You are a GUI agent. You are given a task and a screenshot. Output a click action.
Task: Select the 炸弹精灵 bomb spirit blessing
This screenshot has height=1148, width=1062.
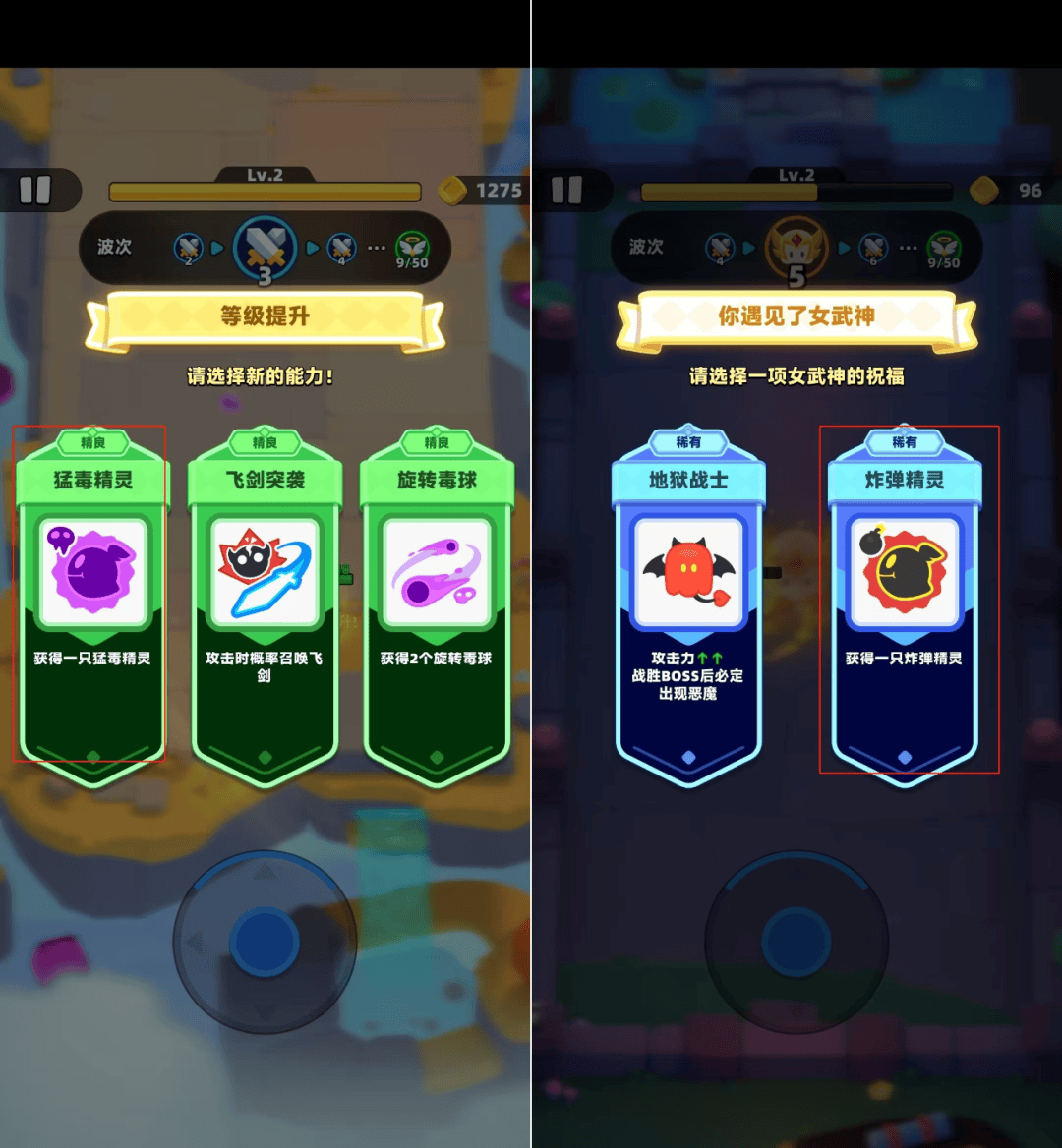point(905,600)
